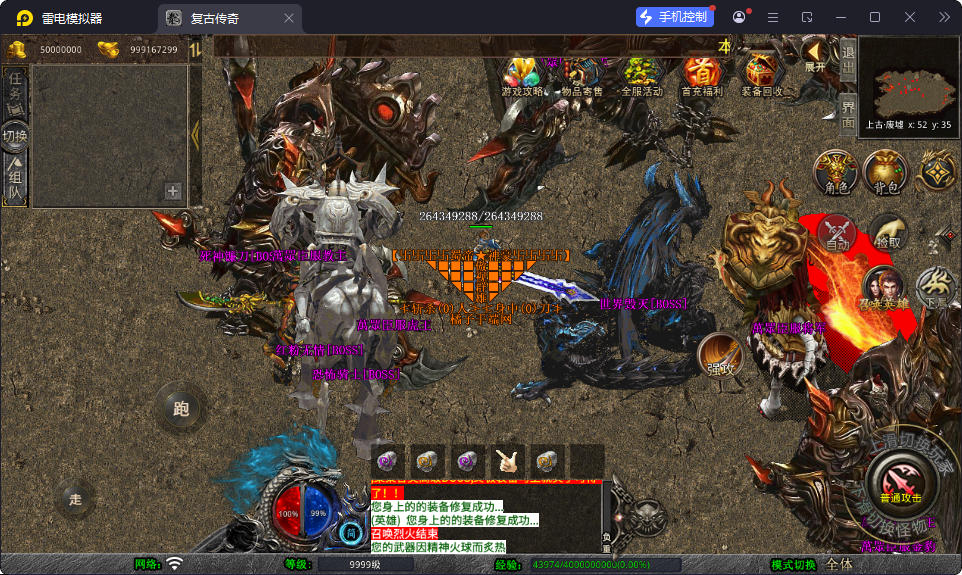Image resolution: width=962 pixels, height=575 pixels.
Task: Open the 游戏攻略 game guide icon
Action: [522, 75]
